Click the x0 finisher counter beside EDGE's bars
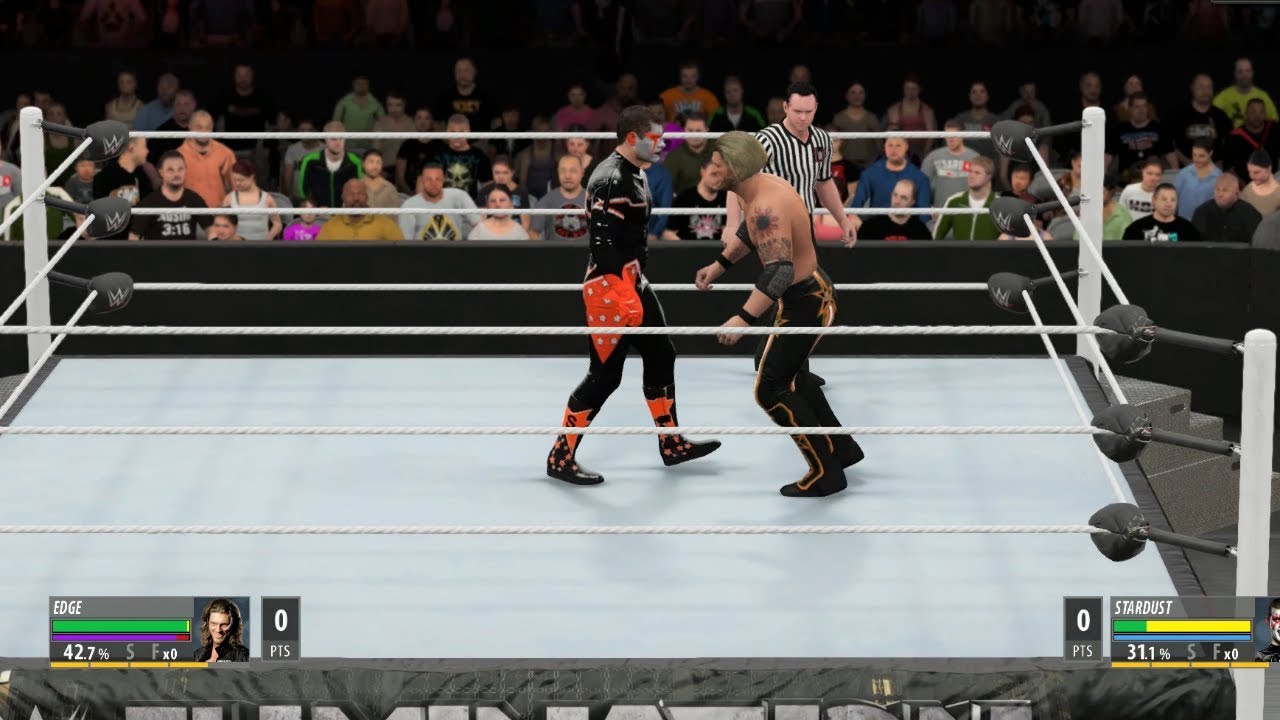Viewport: 1280px width, 720px height. coord(170,652)
